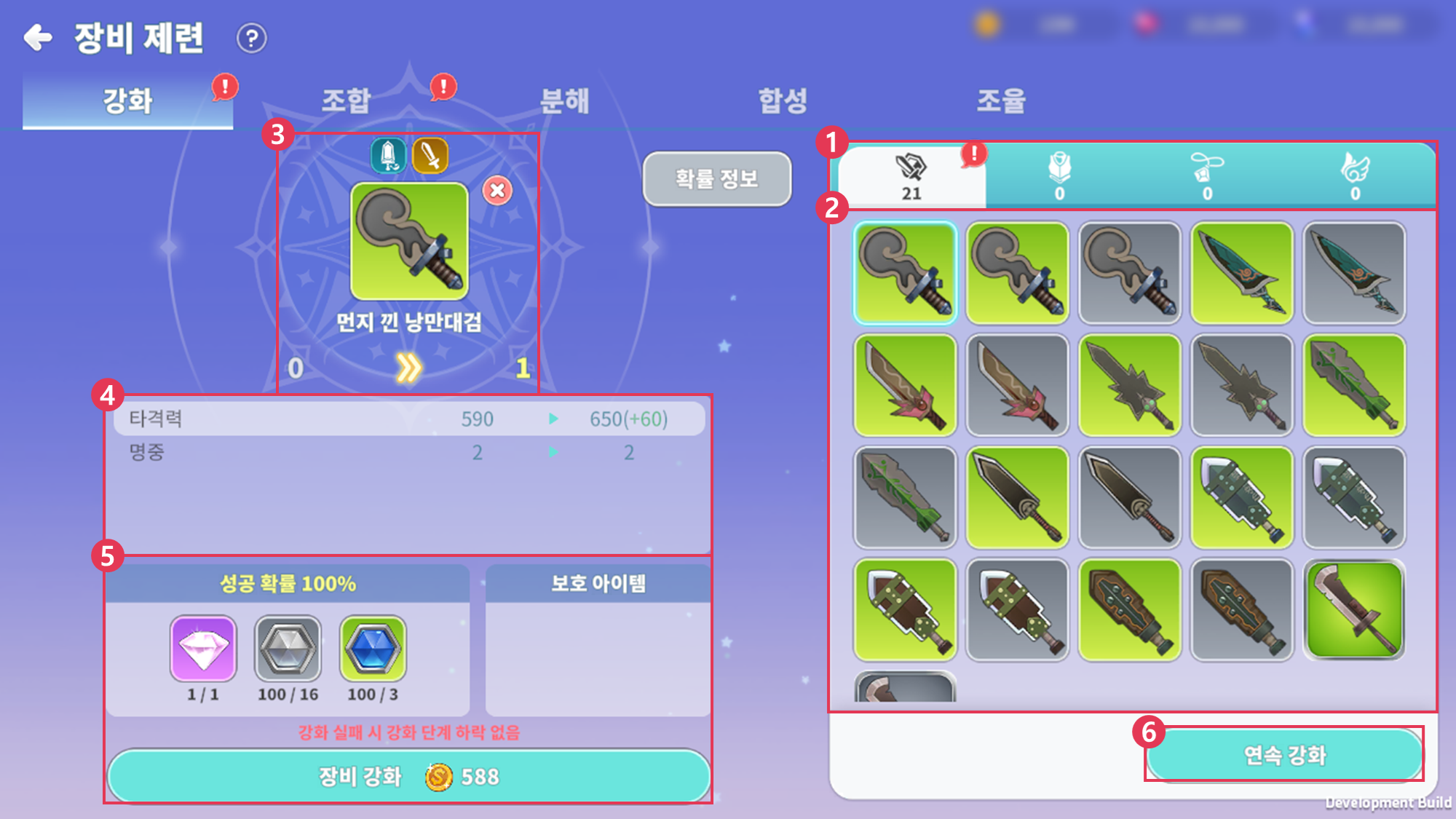1456x819 pixels.
Task: Select the gray hexagonal stone material
Action: 288,648
